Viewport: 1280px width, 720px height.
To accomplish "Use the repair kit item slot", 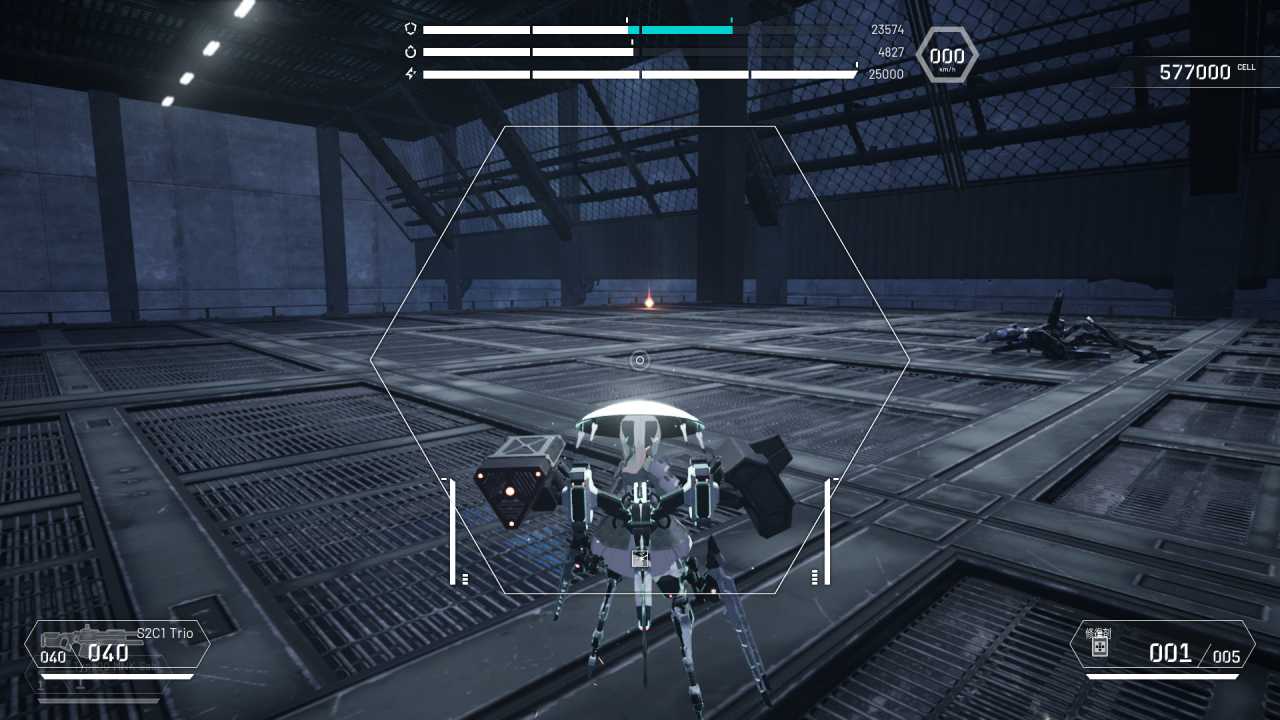I will point(1161,645).
